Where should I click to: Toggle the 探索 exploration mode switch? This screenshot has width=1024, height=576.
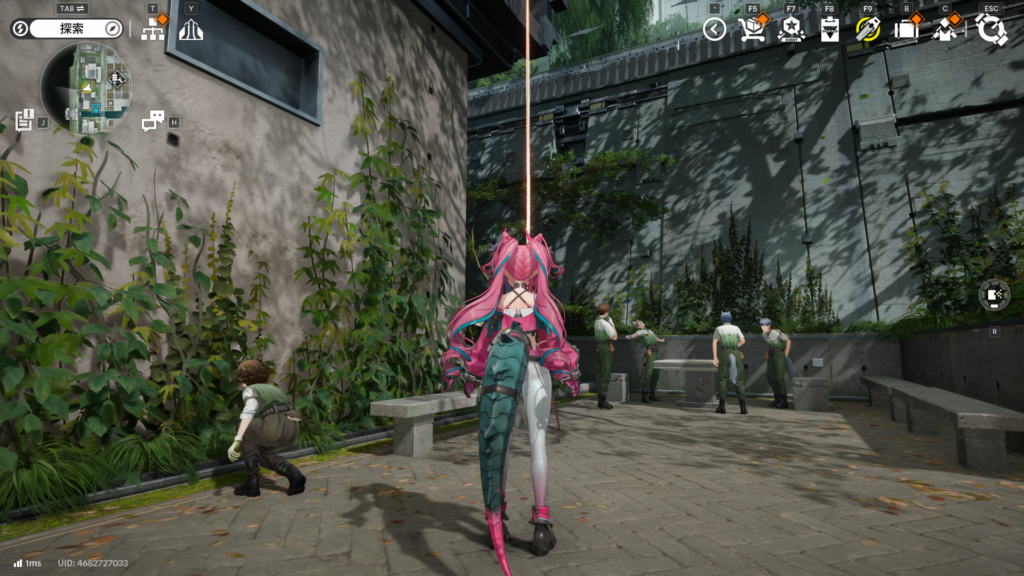point(66,29)
